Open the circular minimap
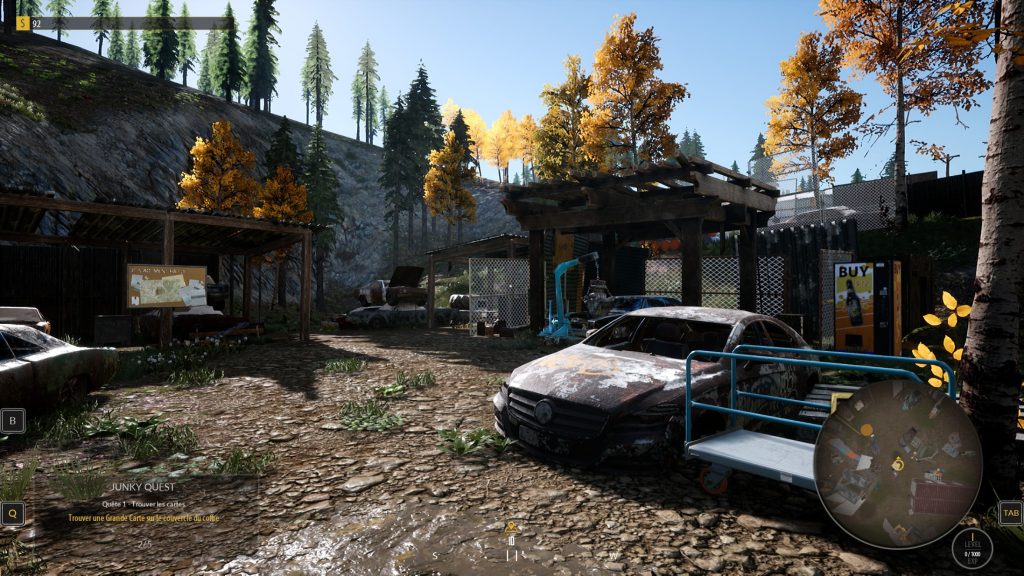The width and height of the screenshot is (1024, 576). [897, 463]
